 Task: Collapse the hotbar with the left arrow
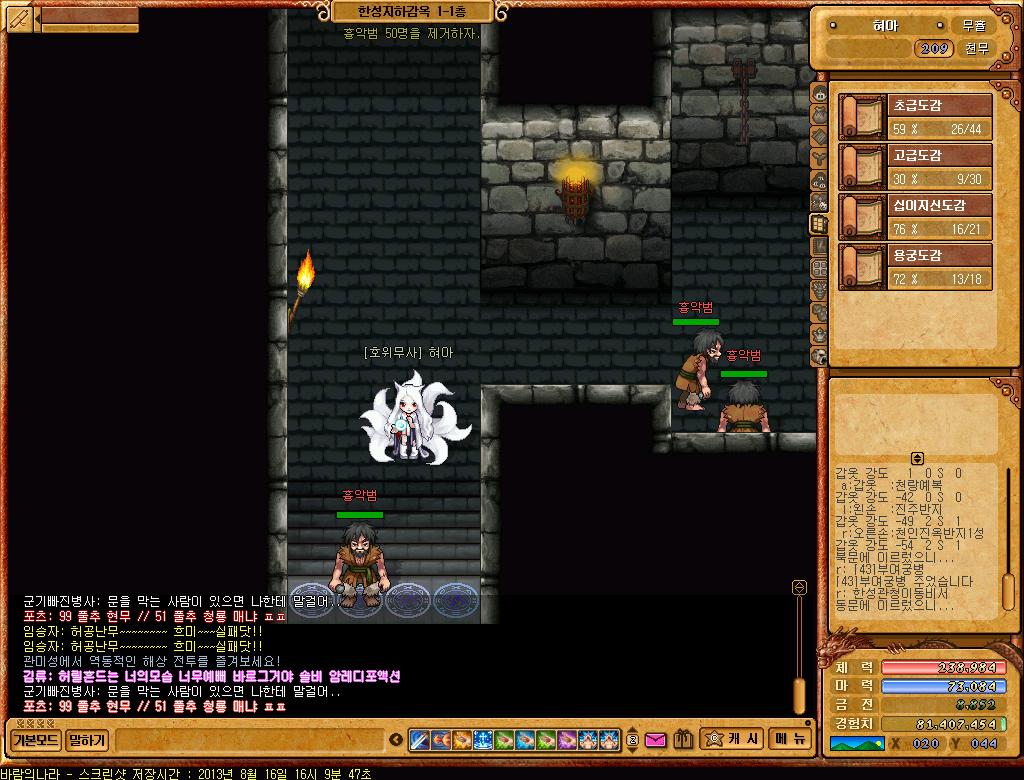(x=397, y=741)
